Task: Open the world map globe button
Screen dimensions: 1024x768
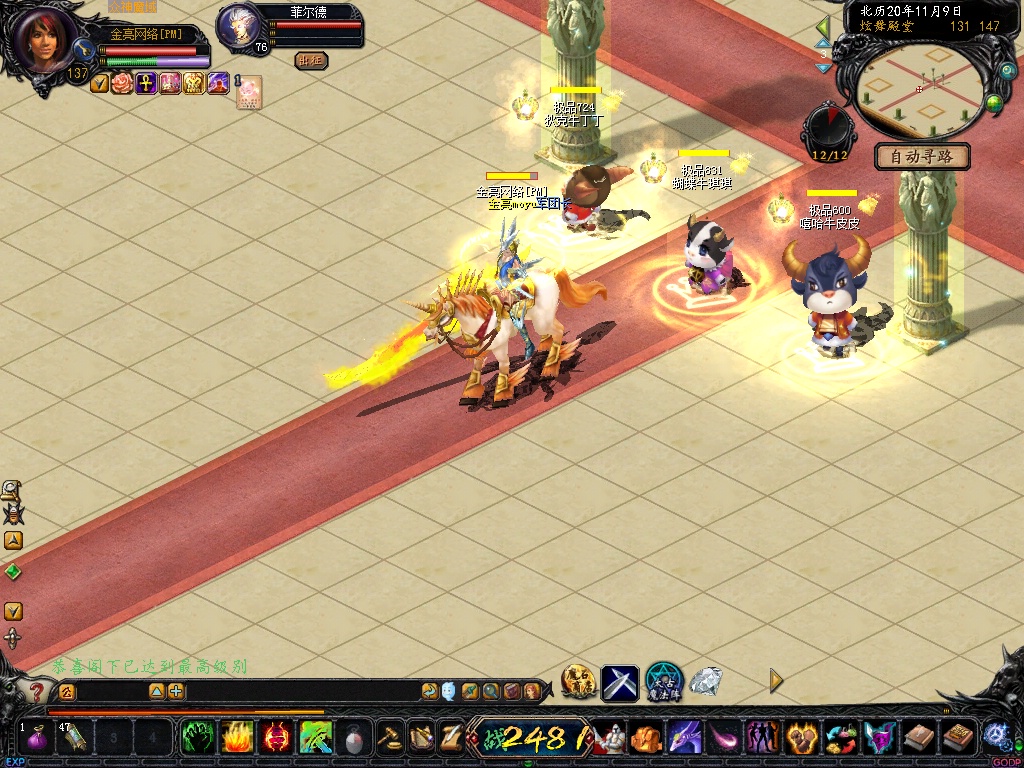Action: click(994, 102)
